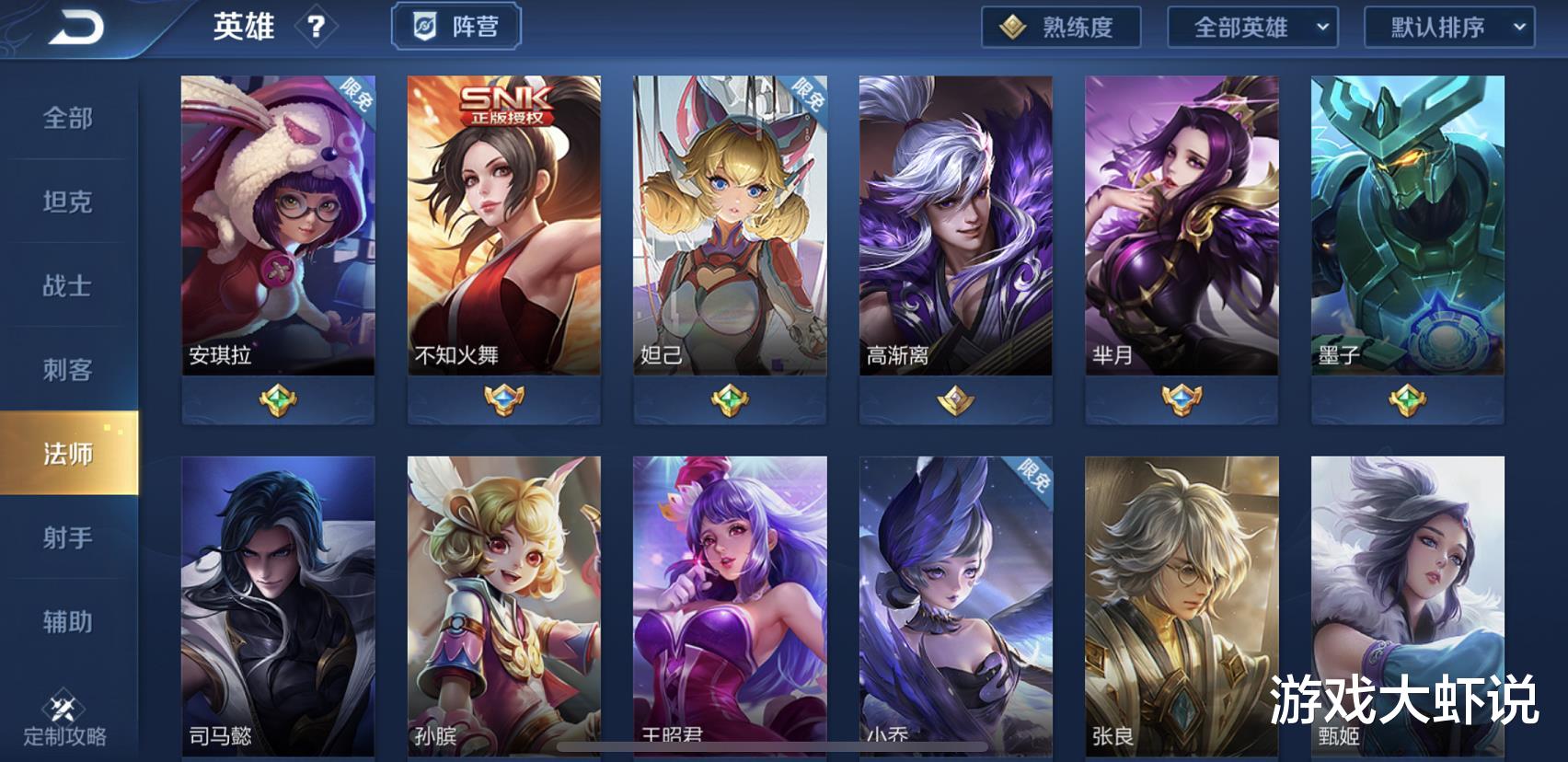The height and width of the screenshot is (762, 1568).
Task: Click the game logo in top-left corner
Action: pyautogui.click(x=75, y=28)
